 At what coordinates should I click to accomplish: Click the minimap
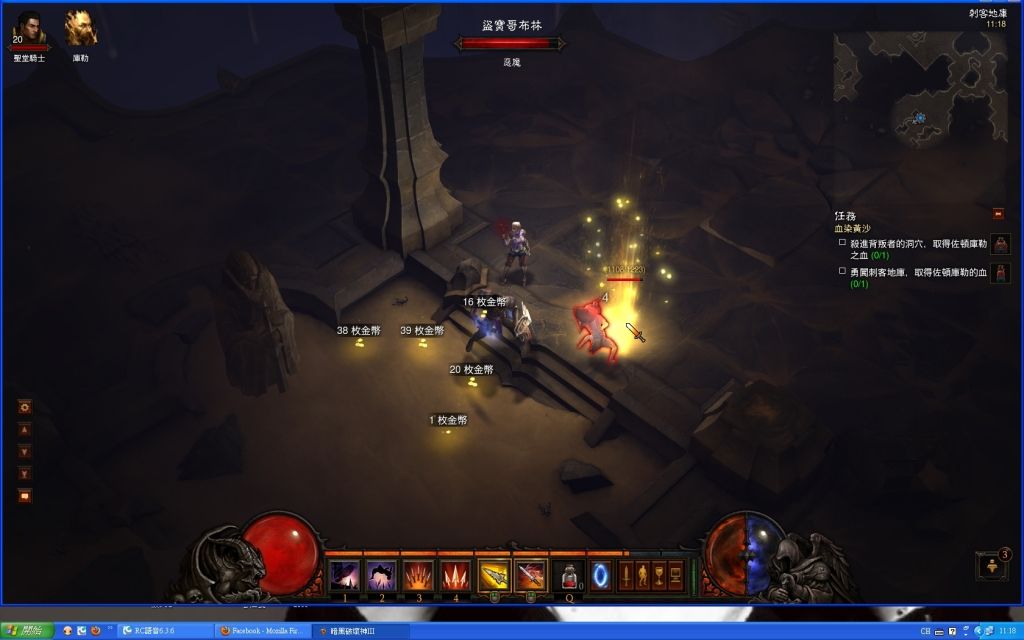pyautogui.click(x=920, y=88)
